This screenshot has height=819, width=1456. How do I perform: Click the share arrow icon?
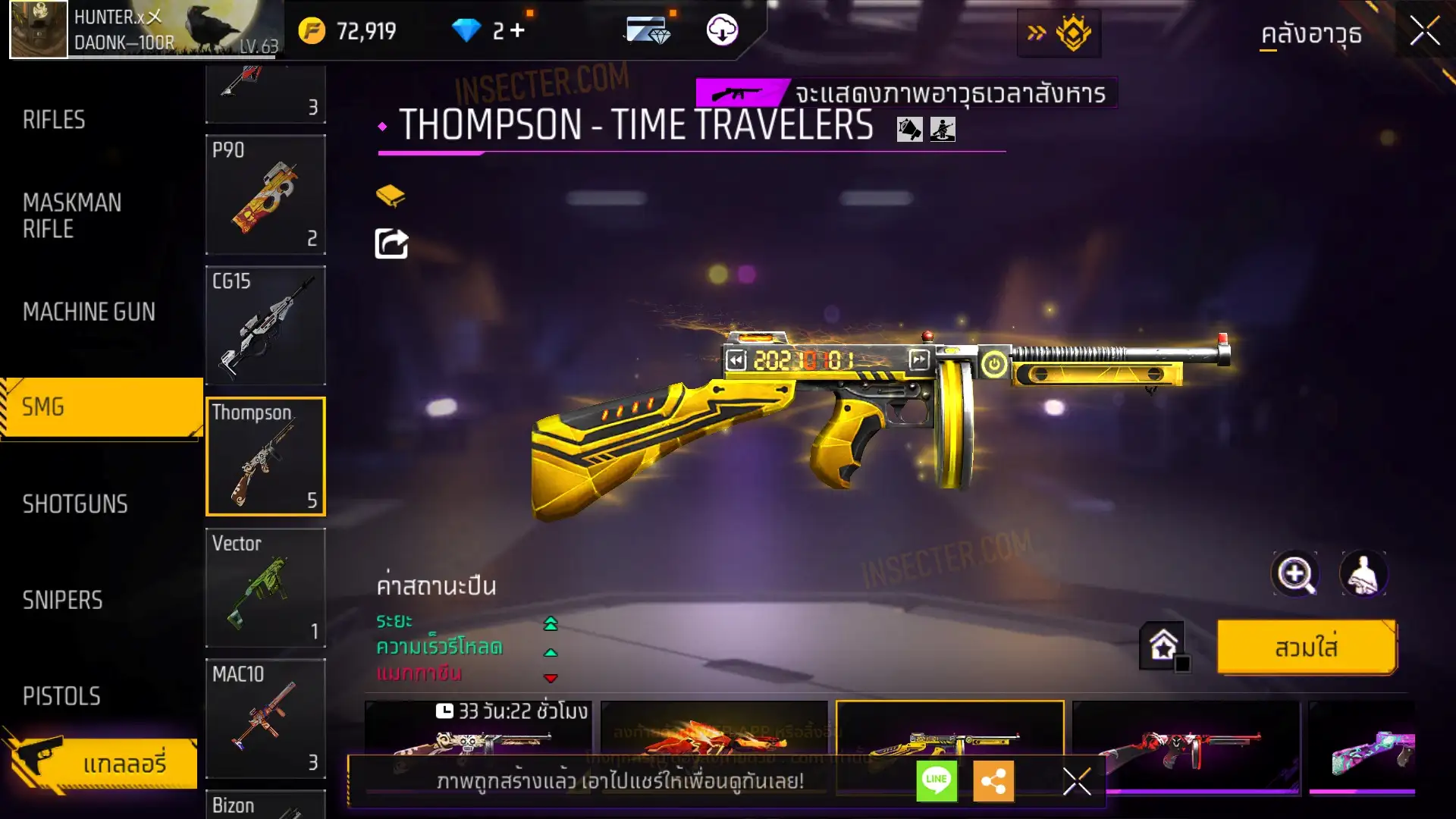[391, 244]
